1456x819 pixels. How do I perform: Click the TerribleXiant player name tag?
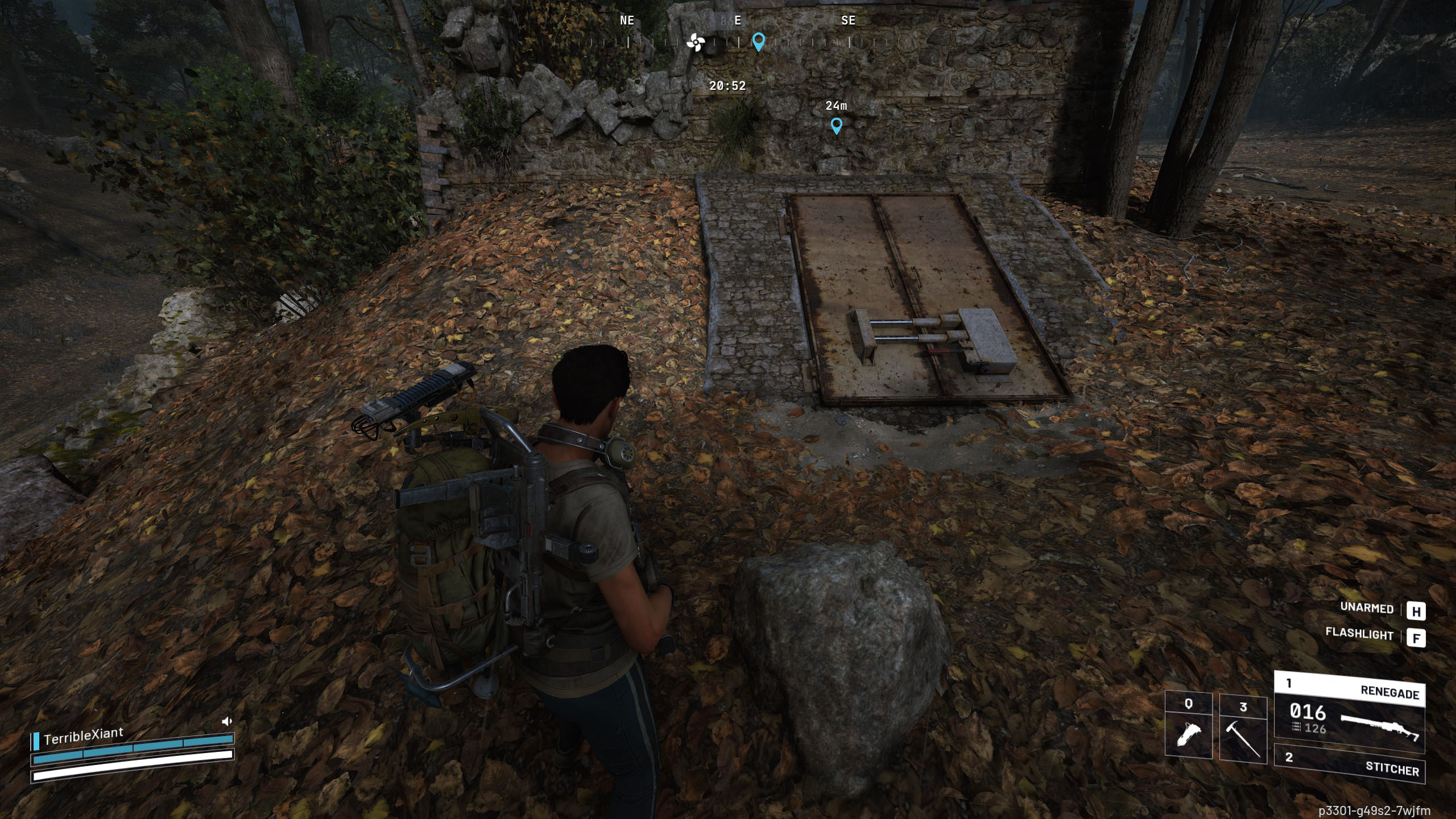(83, 737)
